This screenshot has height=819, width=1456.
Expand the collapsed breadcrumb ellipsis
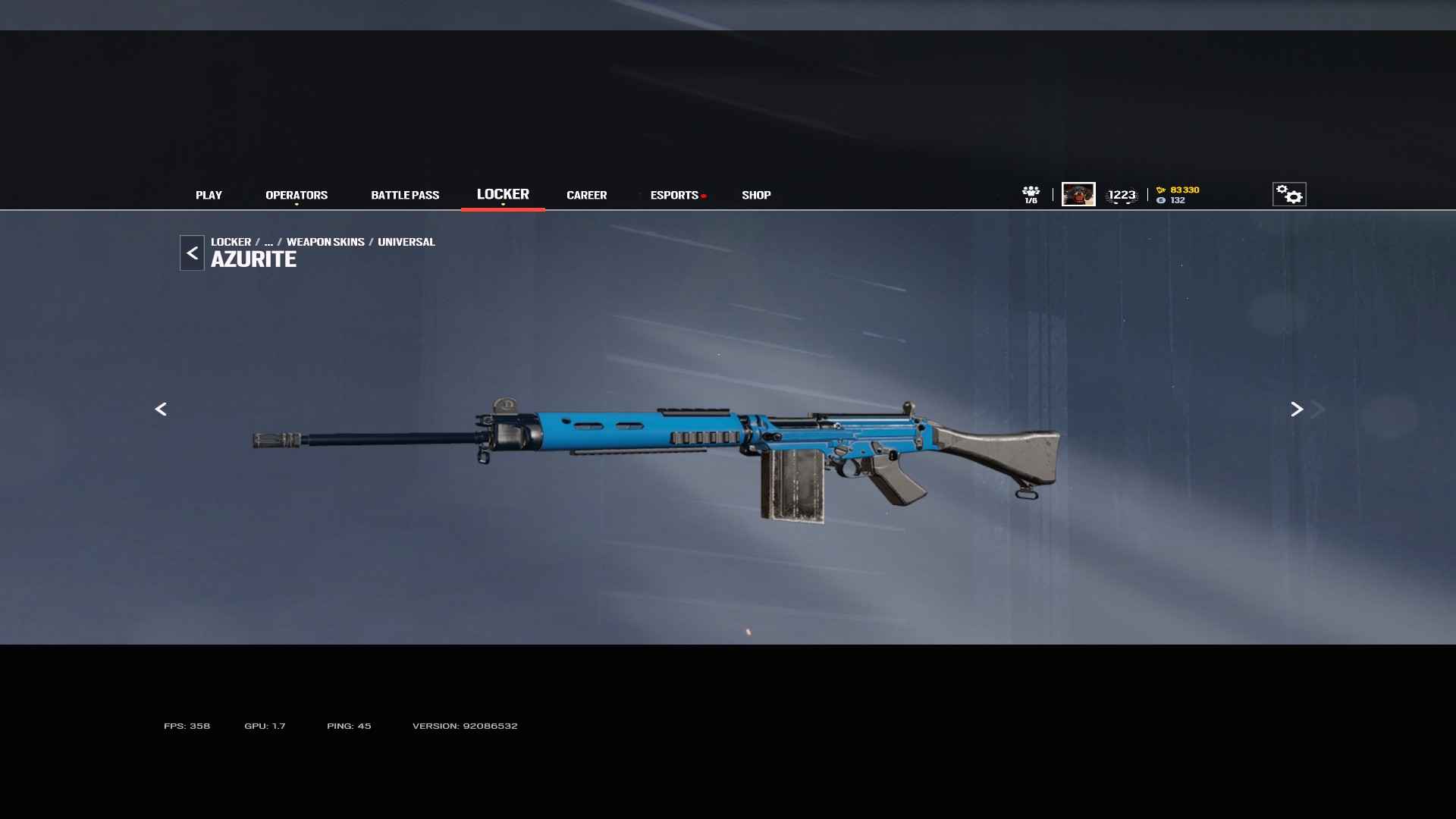[268, 242]
